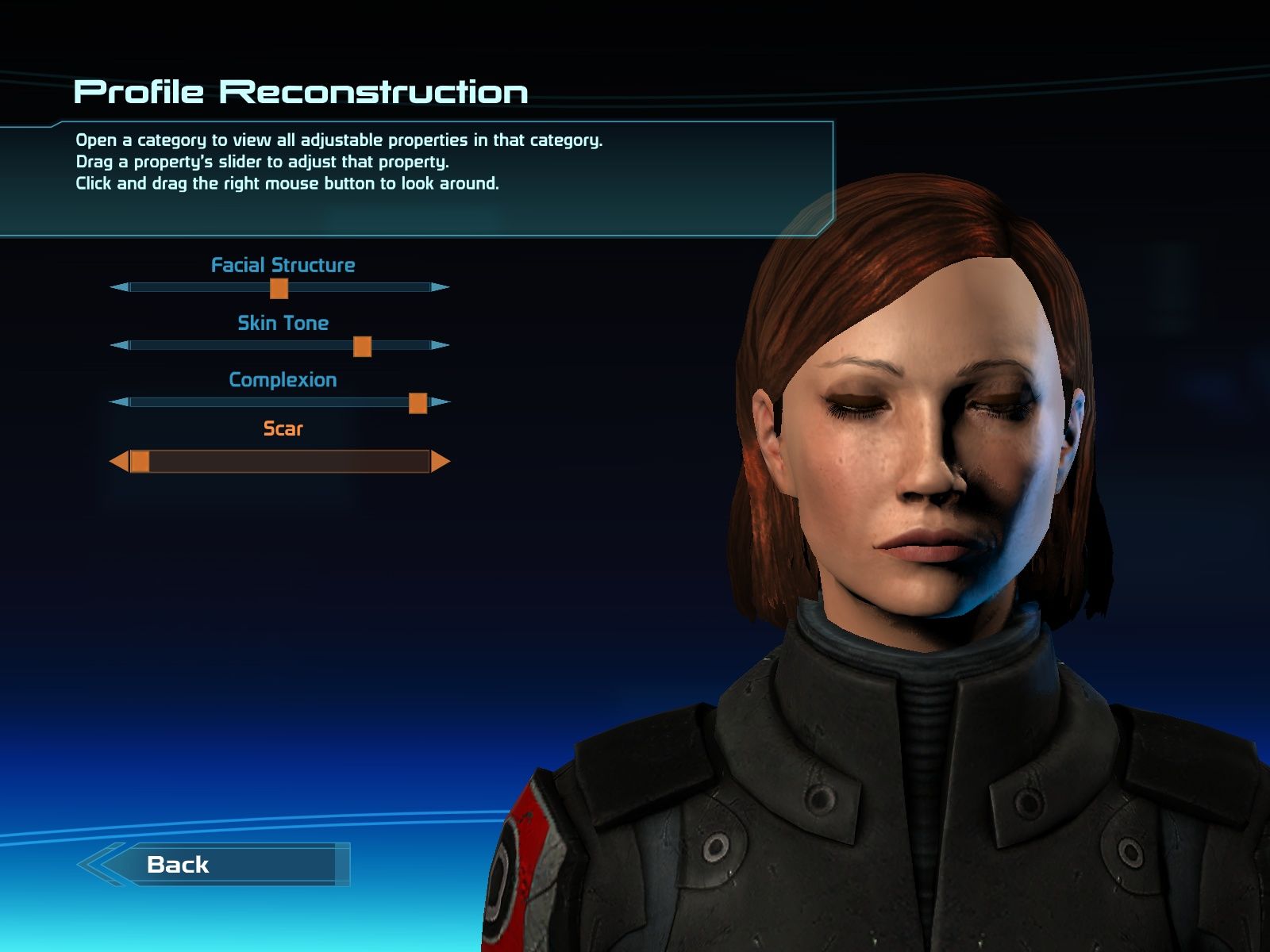The image size is (1270, 952).
Task: Increase Skin Tone with the right arrow
Action: [441, 345]
